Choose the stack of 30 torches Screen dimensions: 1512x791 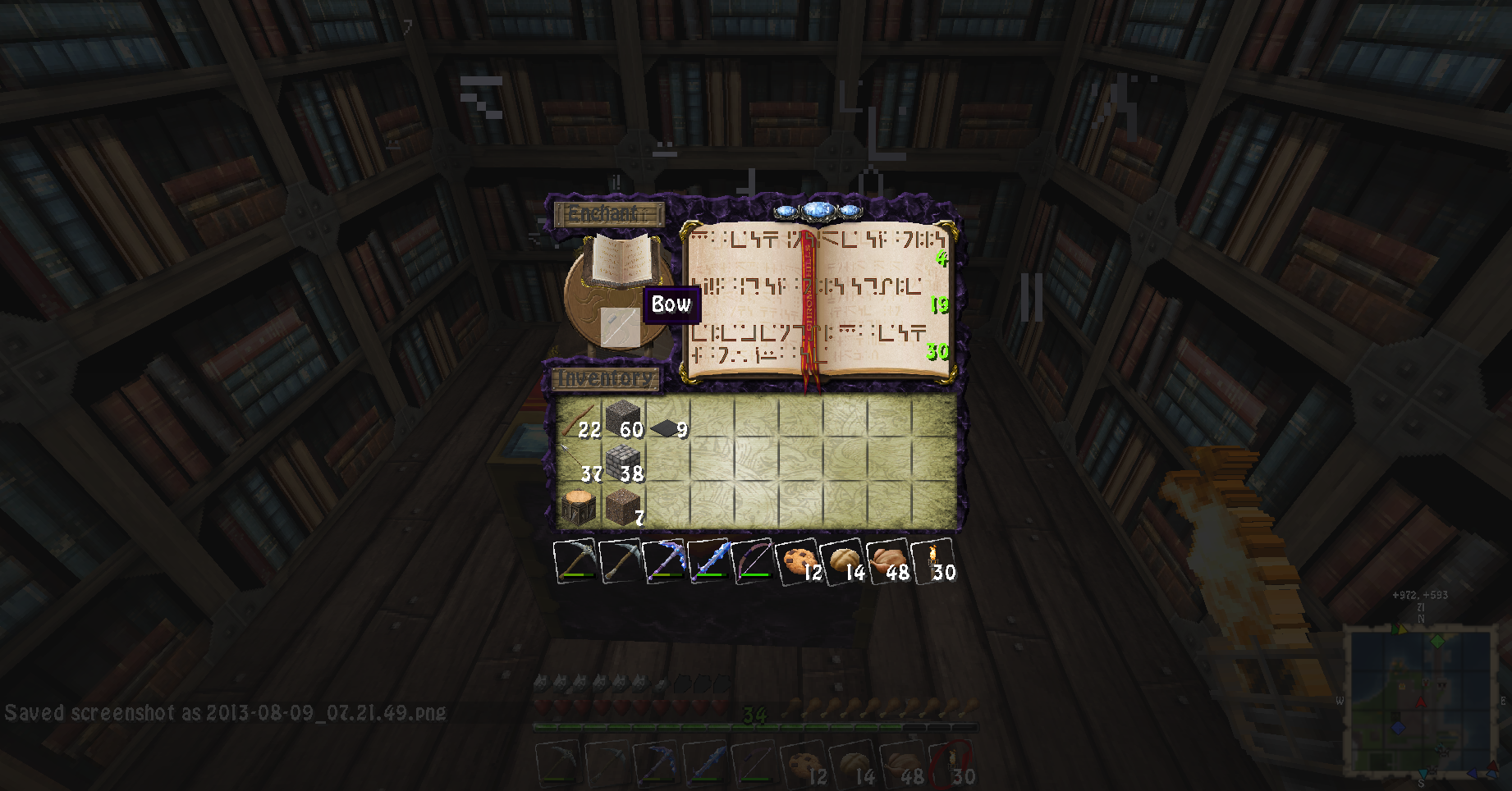pyautogui.click(x=934, y=561)
